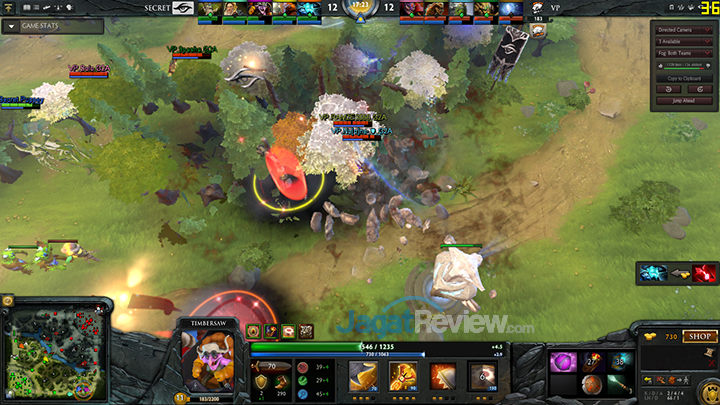Viewport: 720px width, 405px height.
Task: Click the Copy to Clipboard button
Action: click(x=682, y=77)
